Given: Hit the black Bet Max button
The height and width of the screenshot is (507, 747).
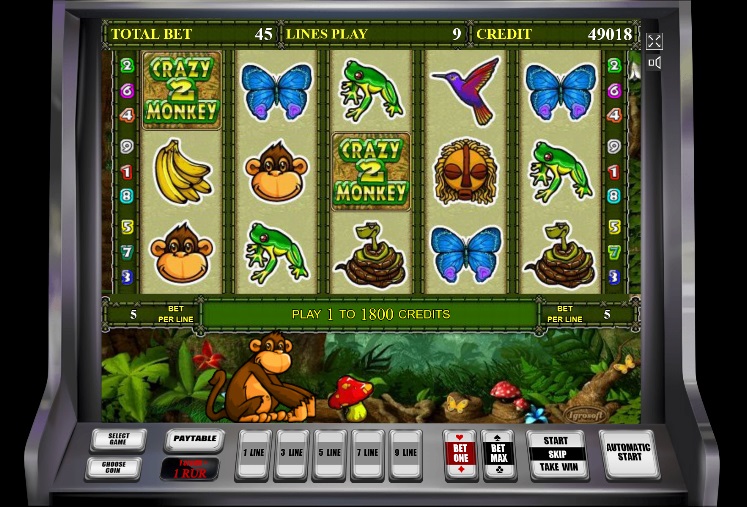Looking at the screenshot, I should [498, 455].
